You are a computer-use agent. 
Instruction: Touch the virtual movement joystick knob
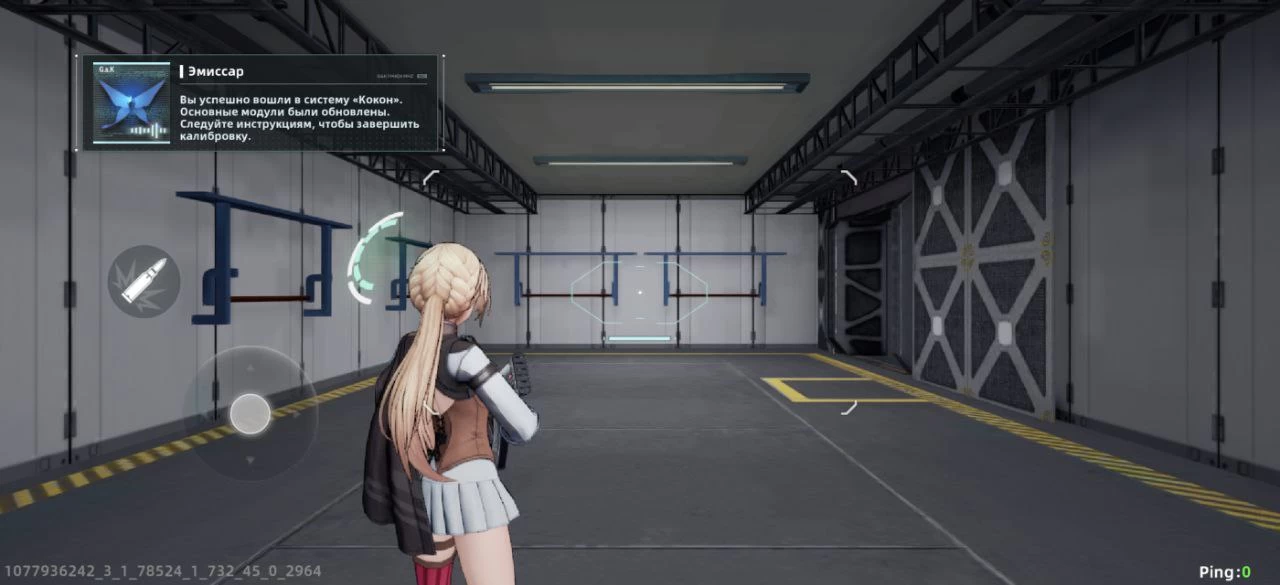pyautogui.click(x=250, y=413)
